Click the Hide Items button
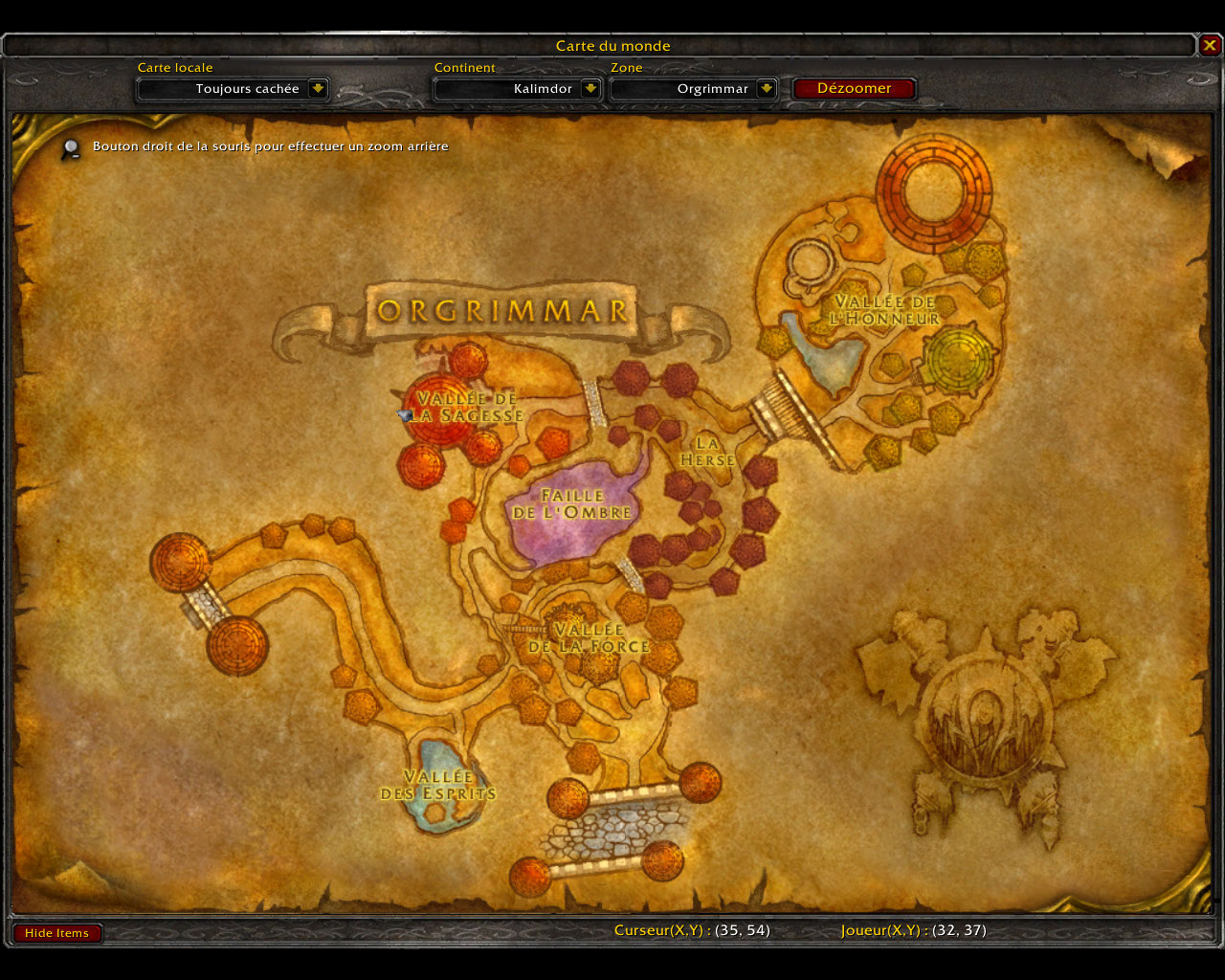 coord(56,933)
